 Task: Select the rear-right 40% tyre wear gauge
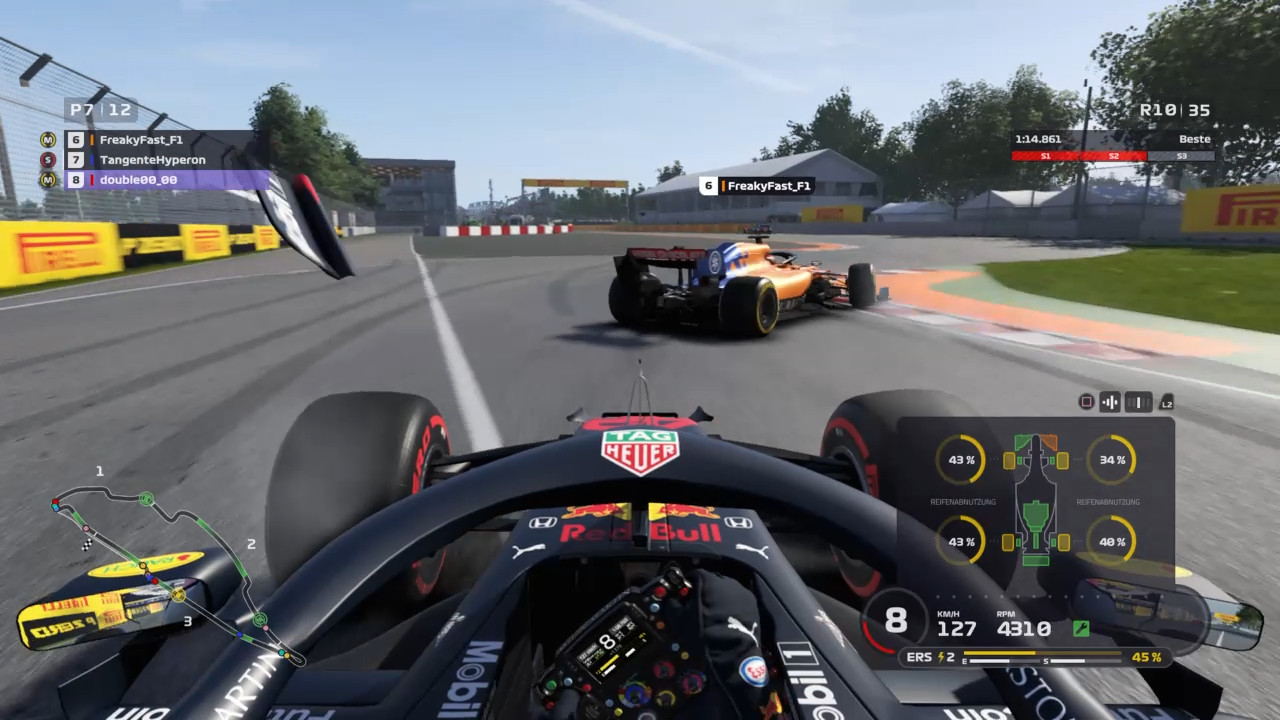pos(1111,541)
